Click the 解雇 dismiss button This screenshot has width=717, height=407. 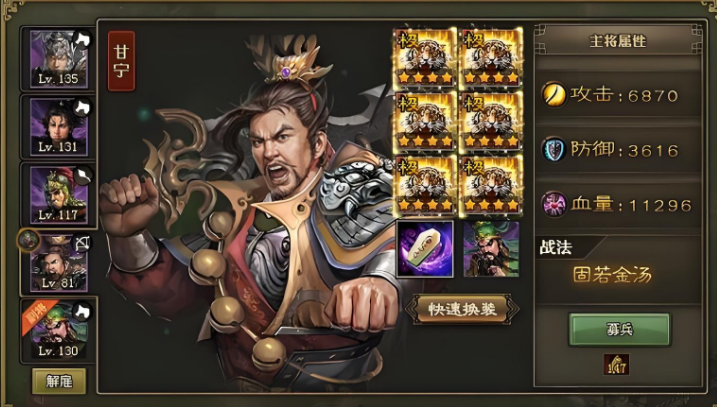click(x=59, y=380)
